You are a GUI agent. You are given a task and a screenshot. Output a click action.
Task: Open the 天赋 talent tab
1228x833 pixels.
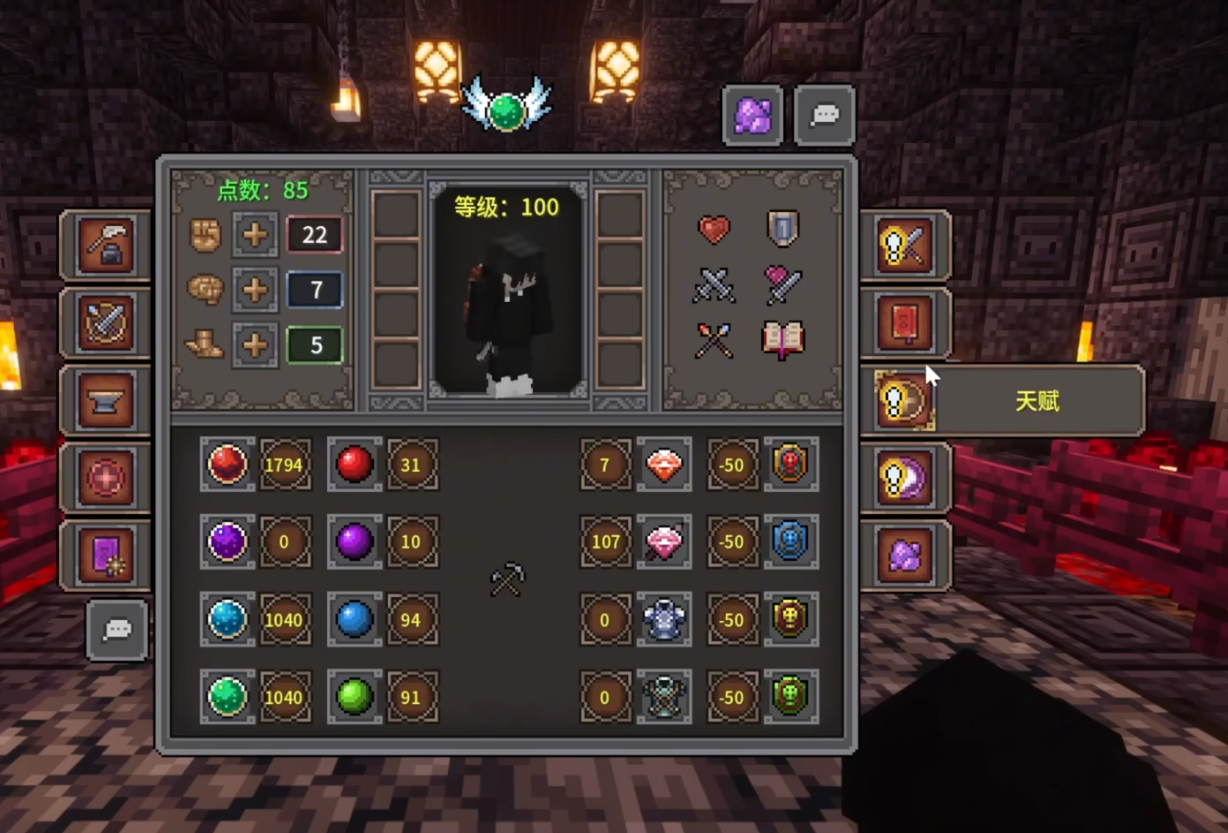coord(904,401)
